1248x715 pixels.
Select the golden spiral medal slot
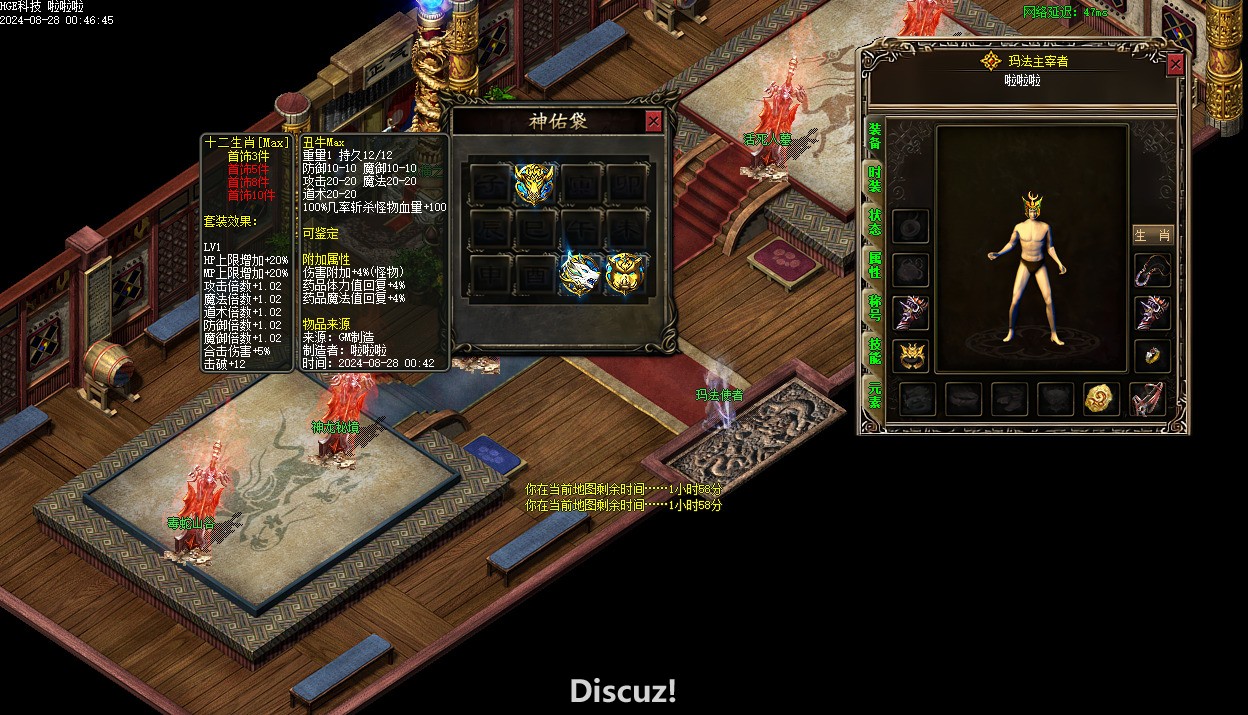(1101, 399)
